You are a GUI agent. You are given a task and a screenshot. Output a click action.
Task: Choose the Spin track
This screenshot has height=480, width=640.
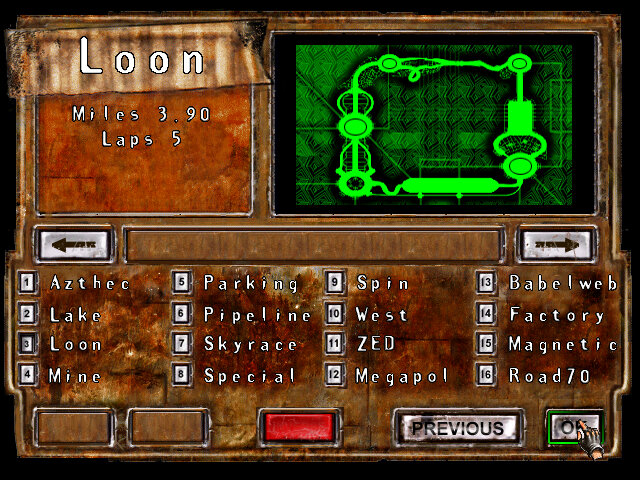pos(383,284)
